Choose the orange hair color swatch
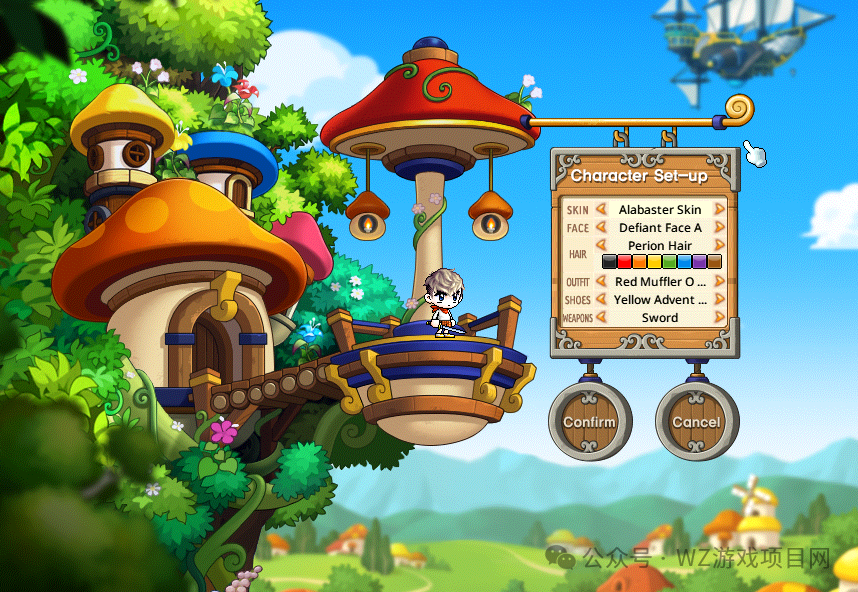Image resolution: width=858 pixels, height=592 pixels. pyautogui.click(x=639, y=262)
